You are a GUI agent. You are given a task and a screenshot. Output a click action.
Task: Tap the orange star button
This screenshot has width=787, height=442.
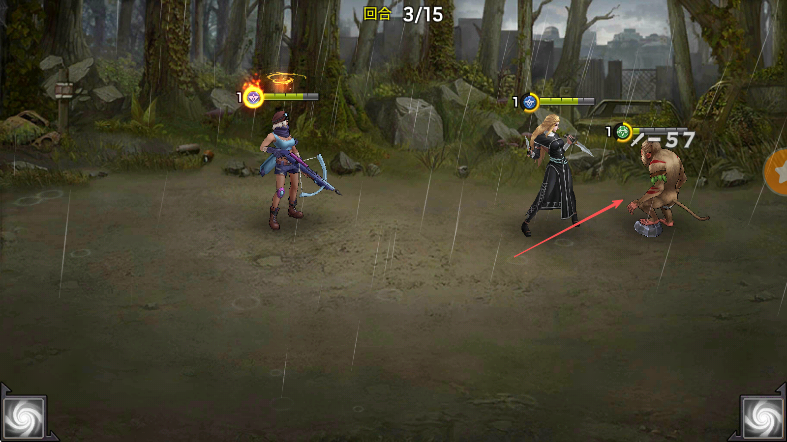(777, 172)
